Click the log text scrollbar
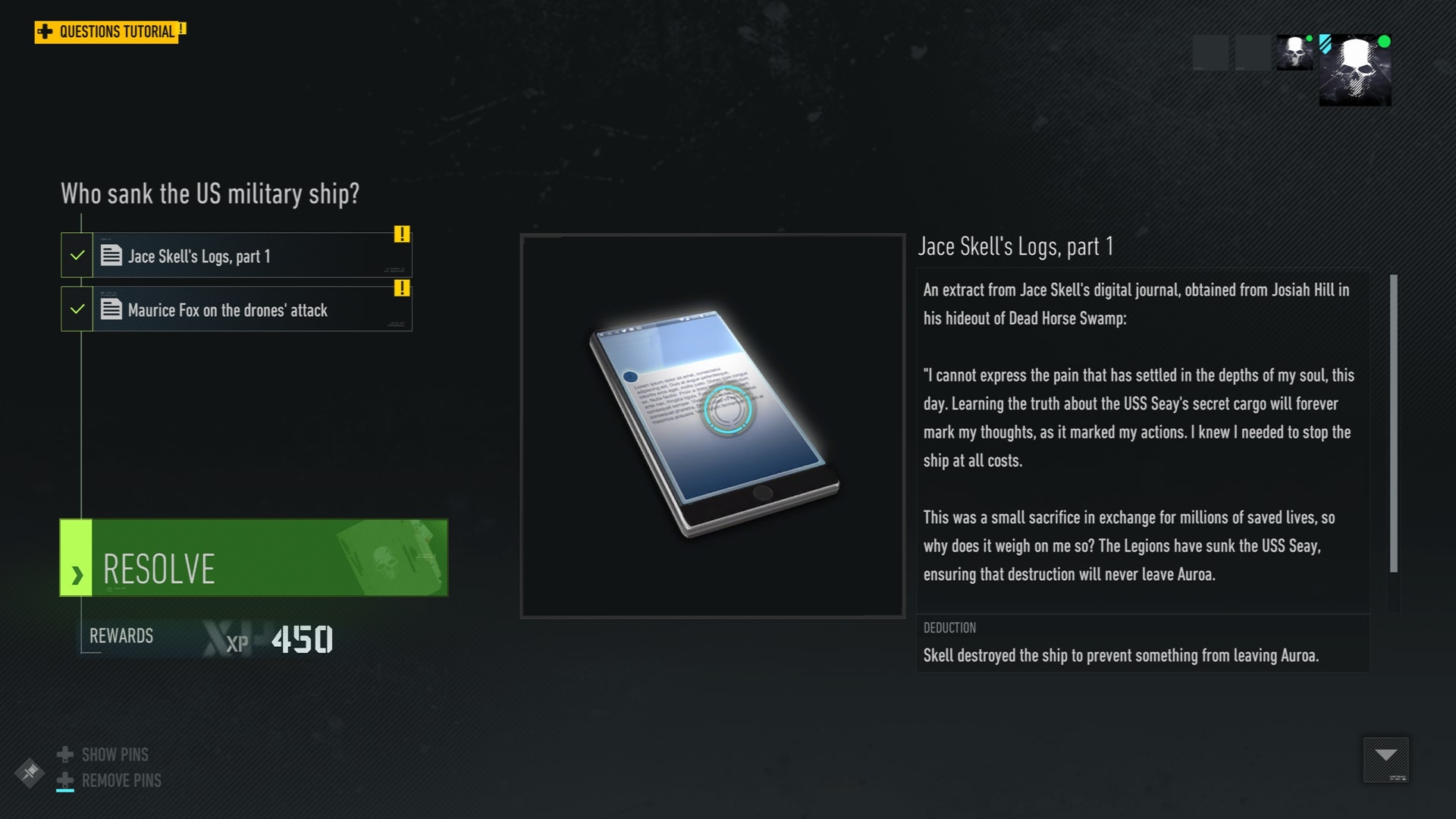 click(x=1393, y=424)
